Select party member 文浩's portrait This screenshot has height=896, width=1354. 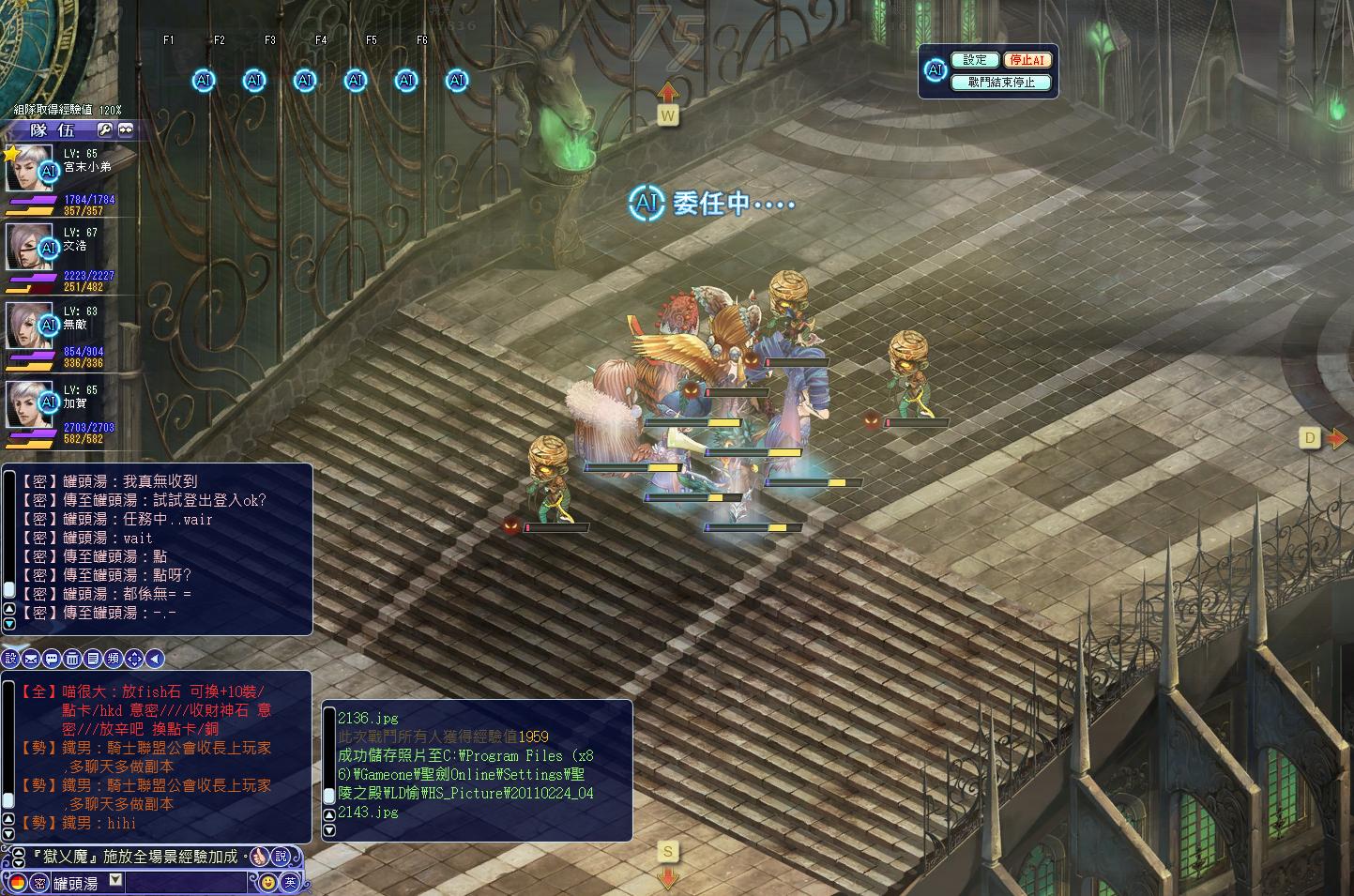coord(28,248)
